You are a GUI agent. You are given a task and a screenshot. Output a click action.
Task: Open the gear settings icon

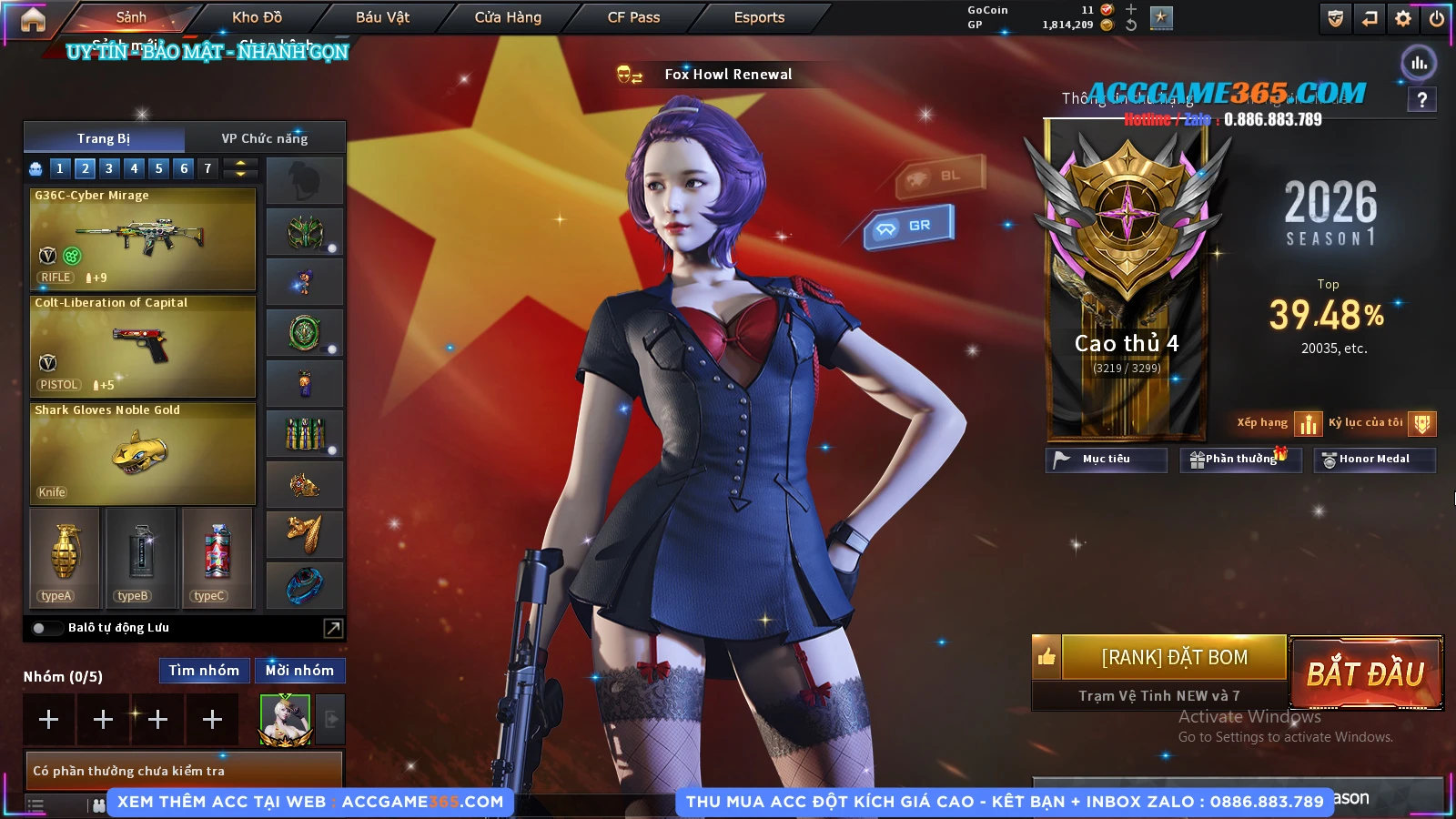coord(1403,18)
